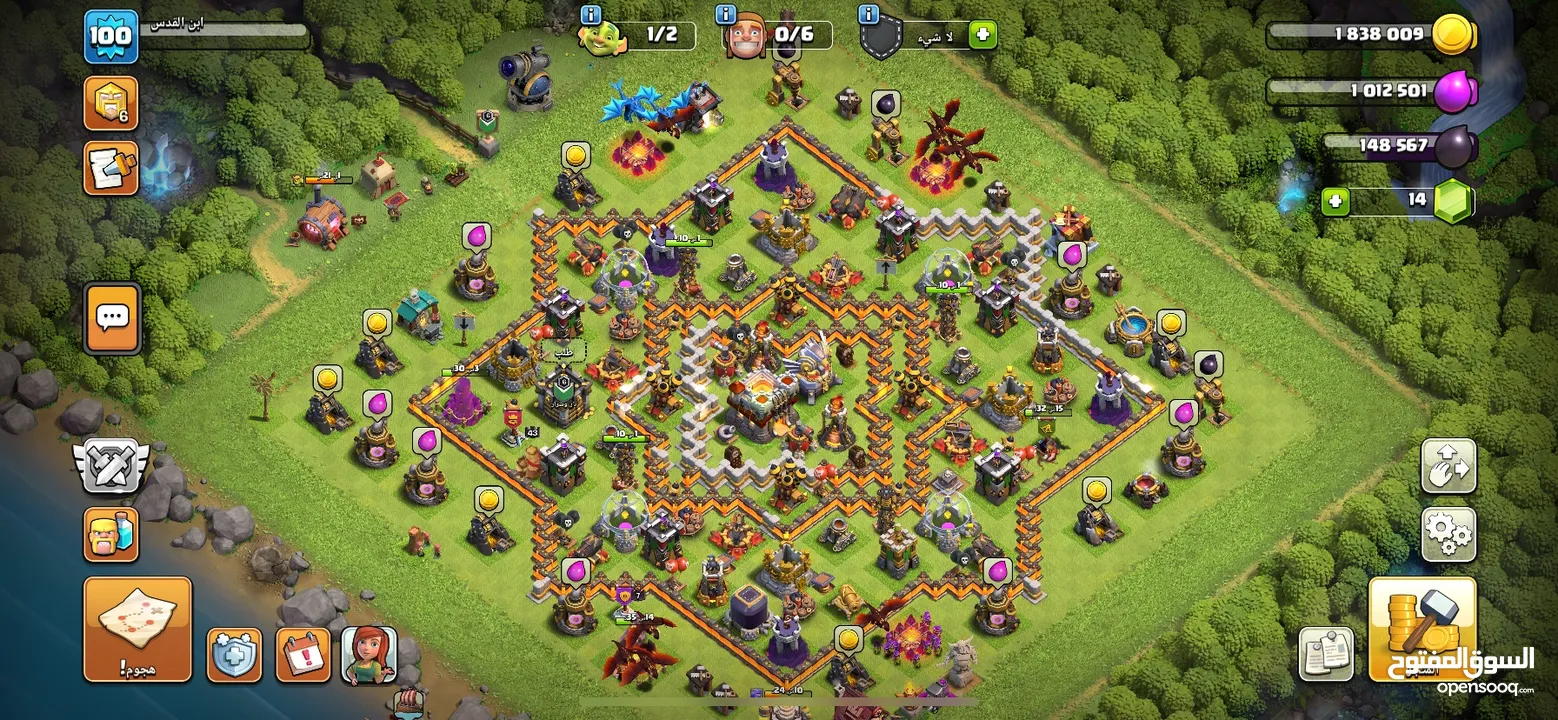Open the villager woman portrait button
1558x720 pixels.
pos(369,655)
